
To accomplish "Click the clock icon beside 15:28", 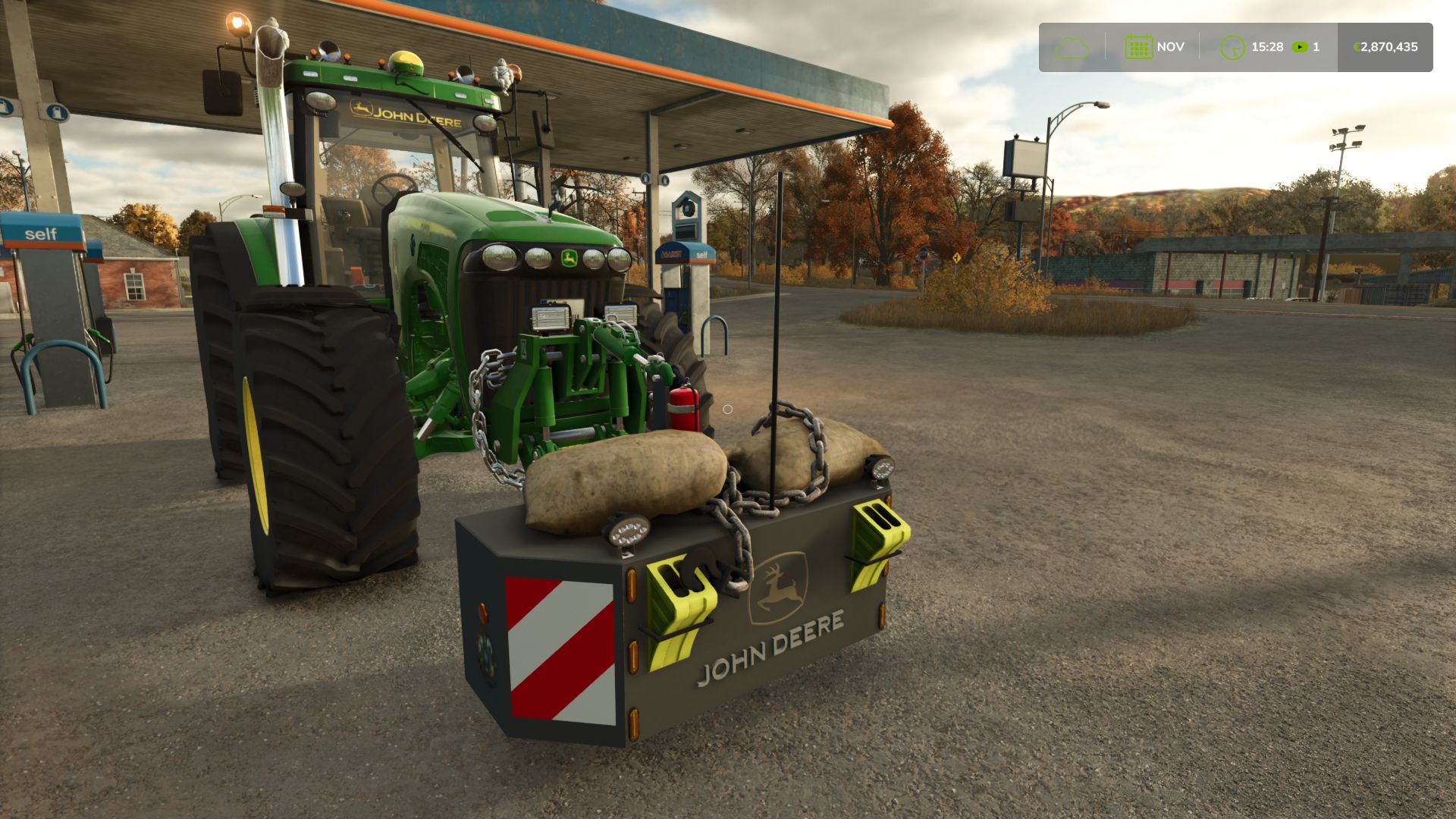I will (x=1232, y=48).
